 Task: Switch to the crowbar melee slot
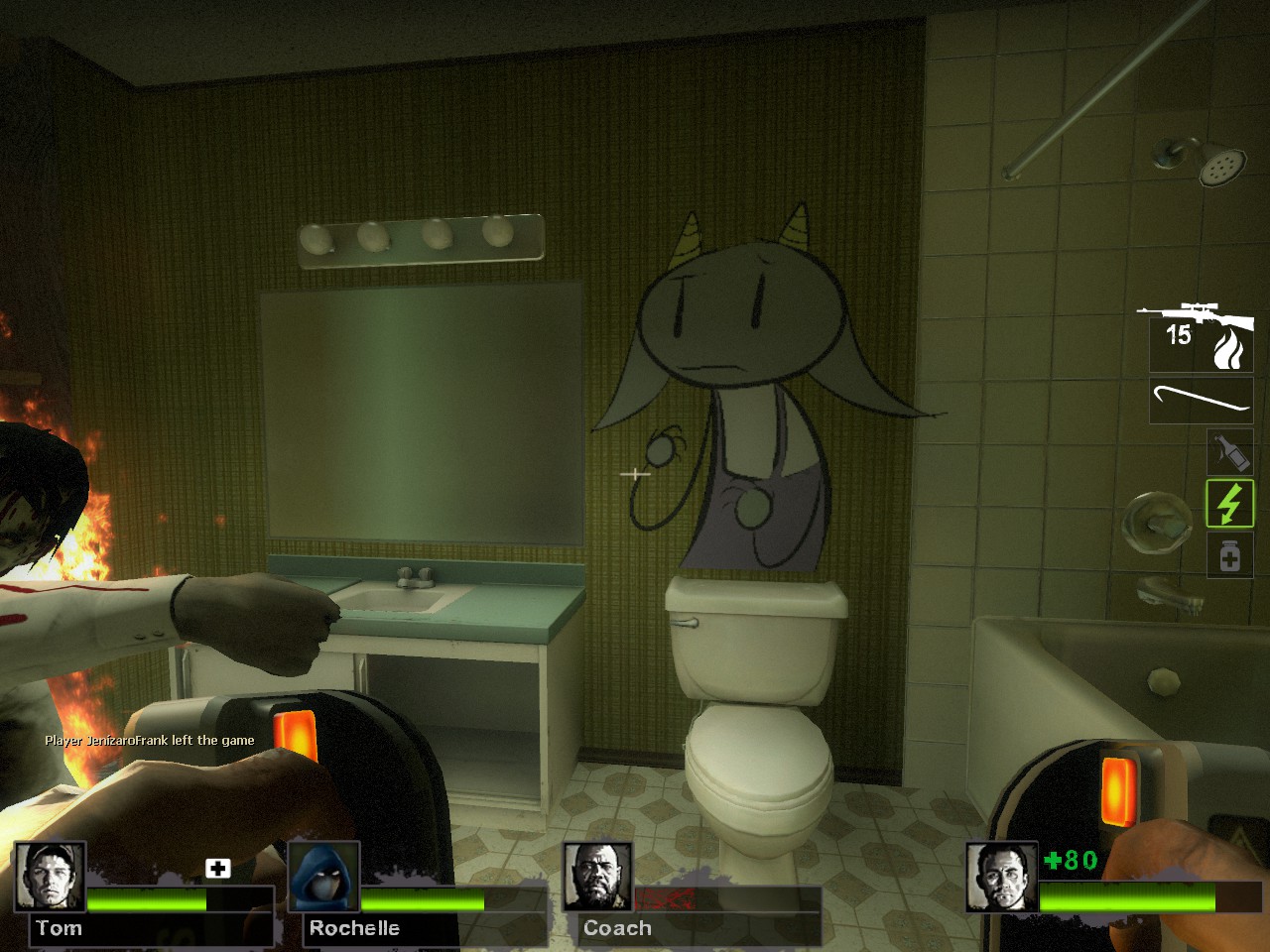point(1201,400)
